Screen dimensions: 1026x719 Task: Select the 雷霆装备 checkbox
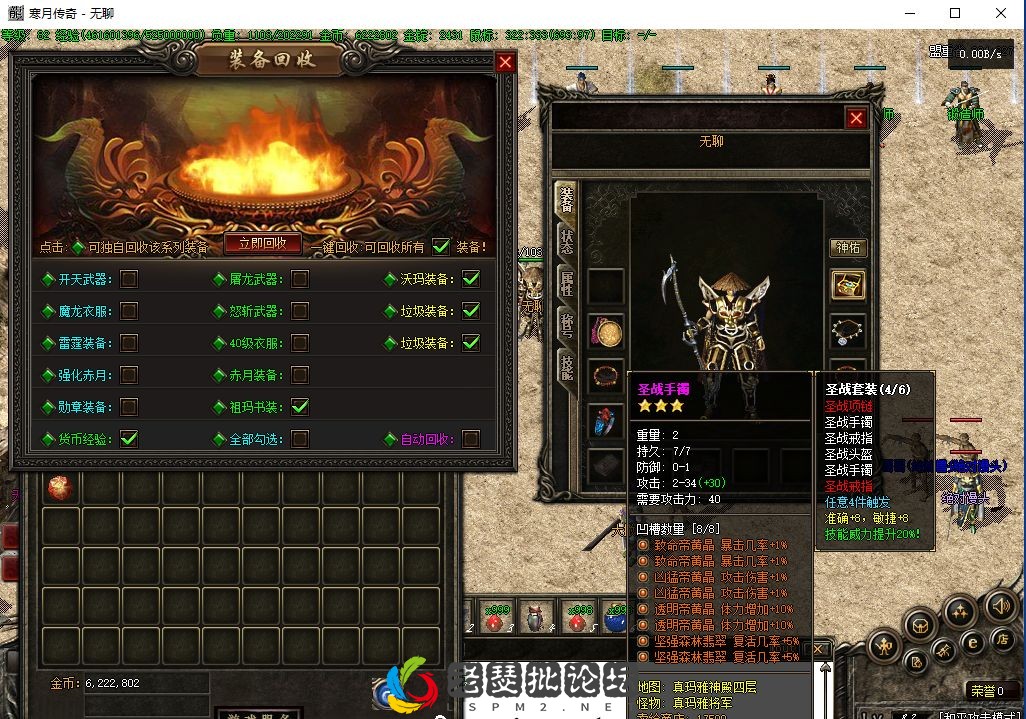click(129, 343)
